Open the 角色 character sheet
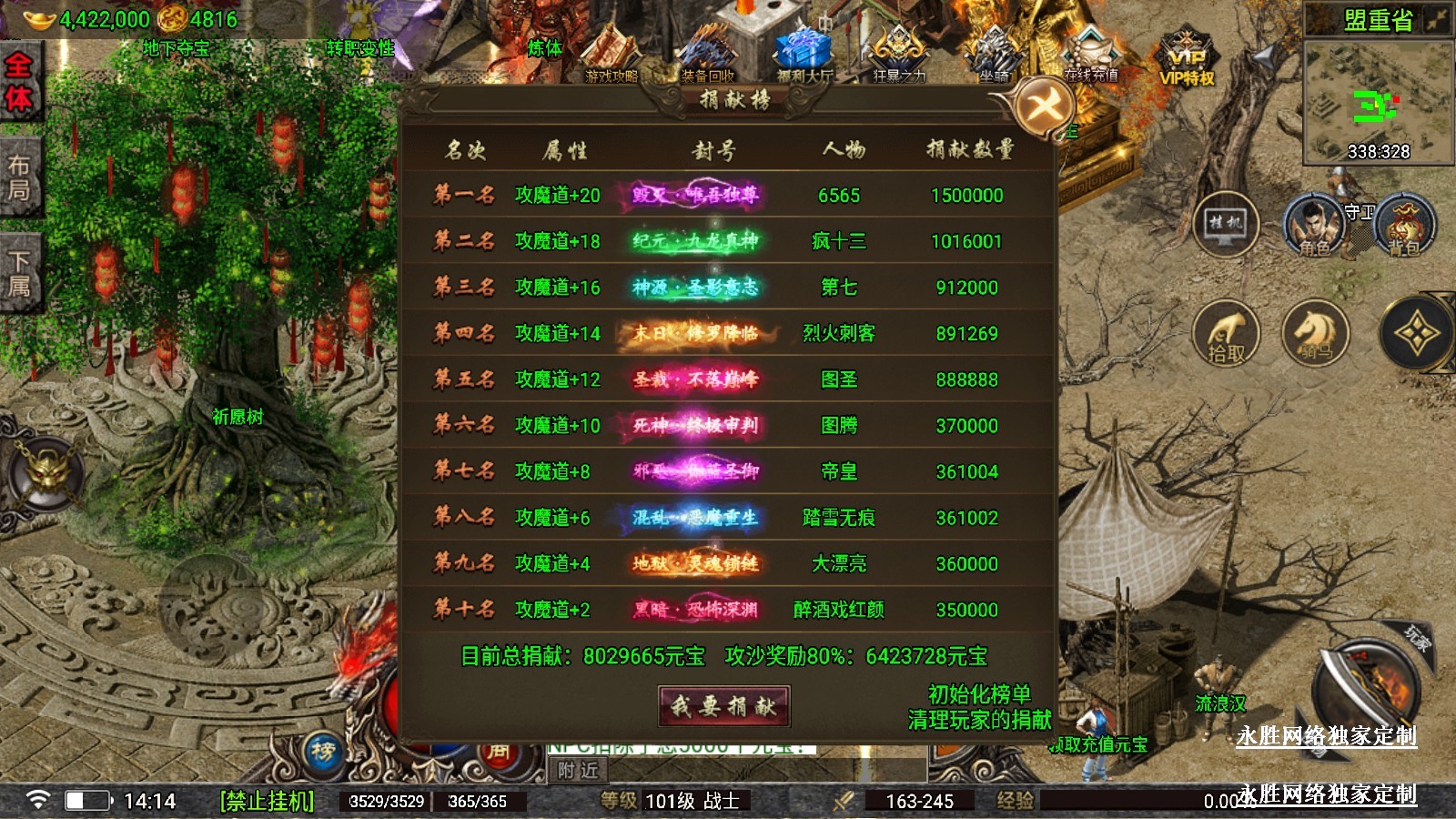Image resolution: width=1456 pixels, height=819 pixels. [1314, 226]
